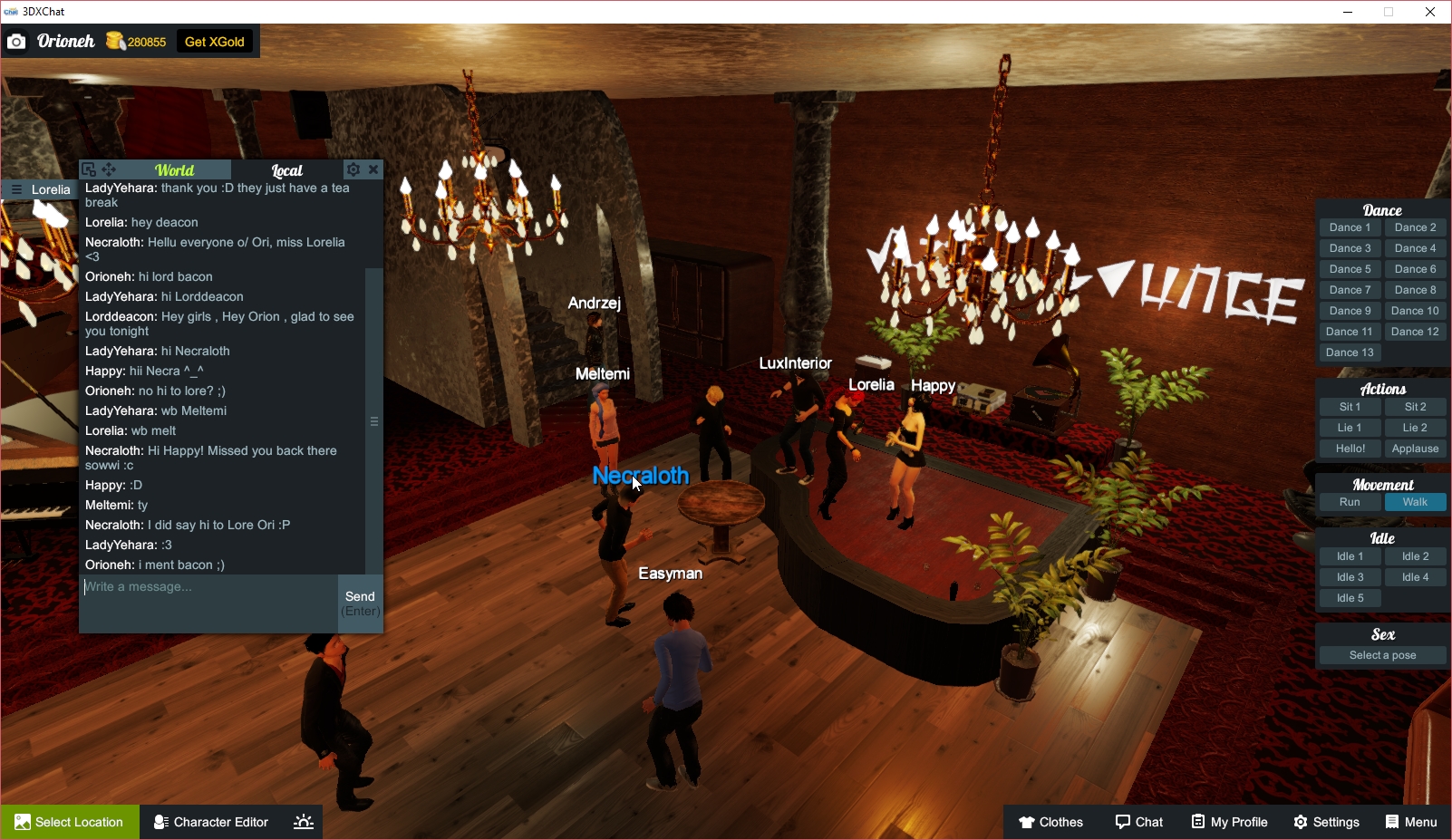This screenshot has height=840, width=1452.
Task: Click the chat pop-out resize icon
Action: click(x=88, y=169)
